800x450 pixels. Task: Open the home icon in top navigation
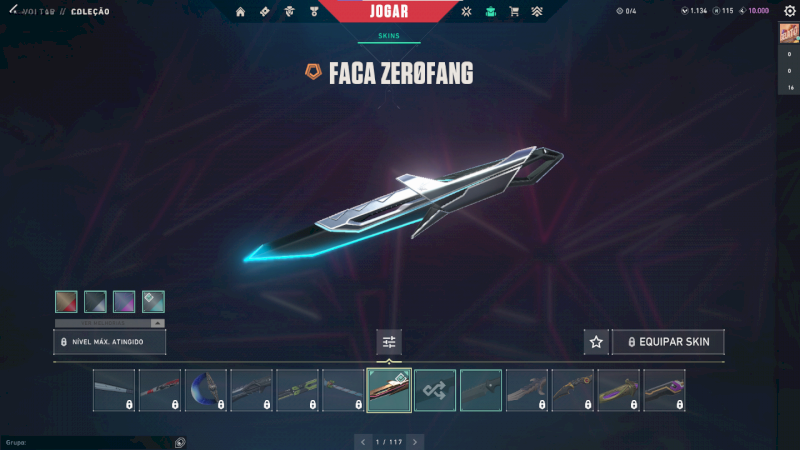(x=240, y=12)
